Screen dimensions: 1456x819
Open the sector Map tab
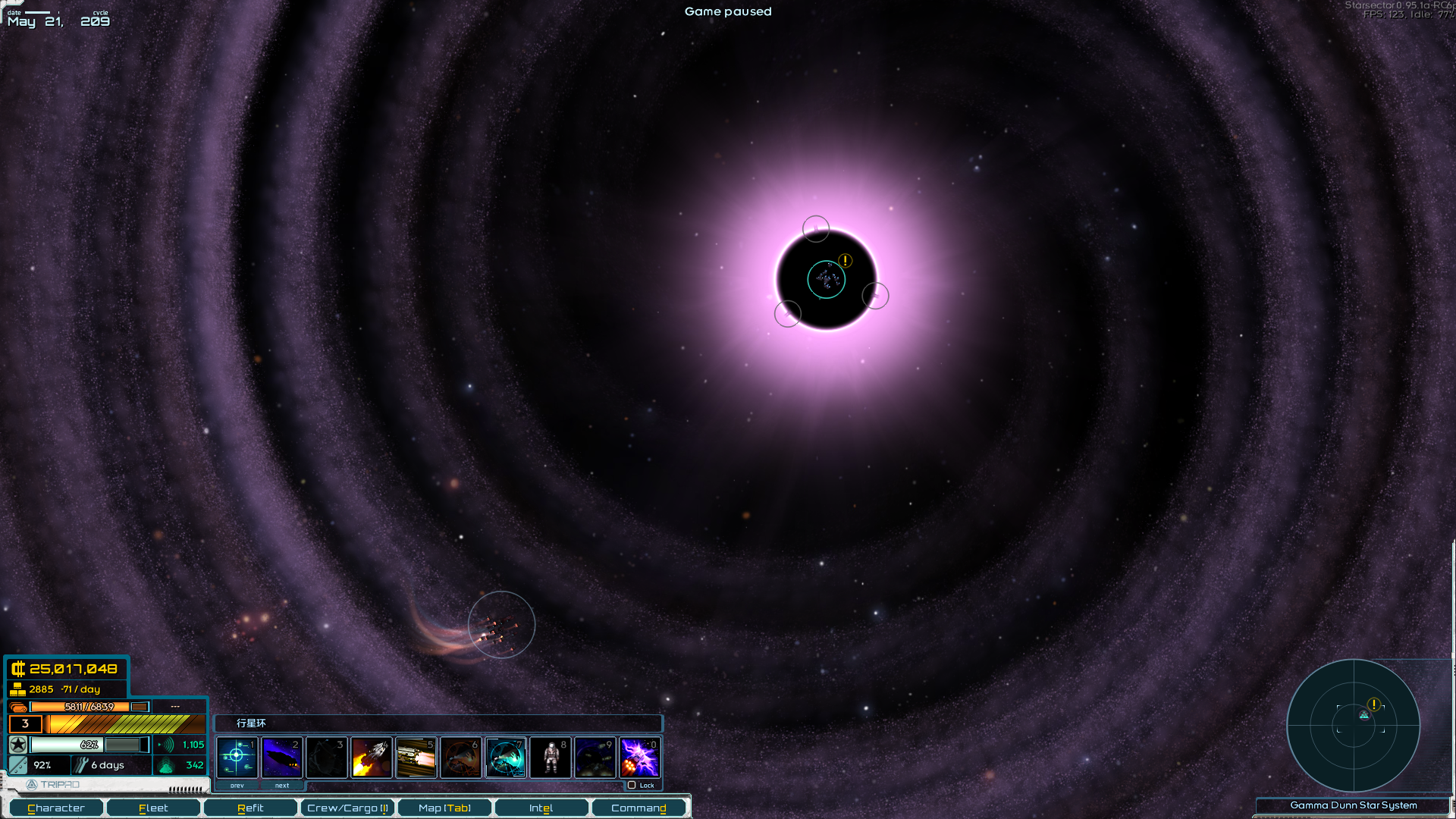(444, 808)
